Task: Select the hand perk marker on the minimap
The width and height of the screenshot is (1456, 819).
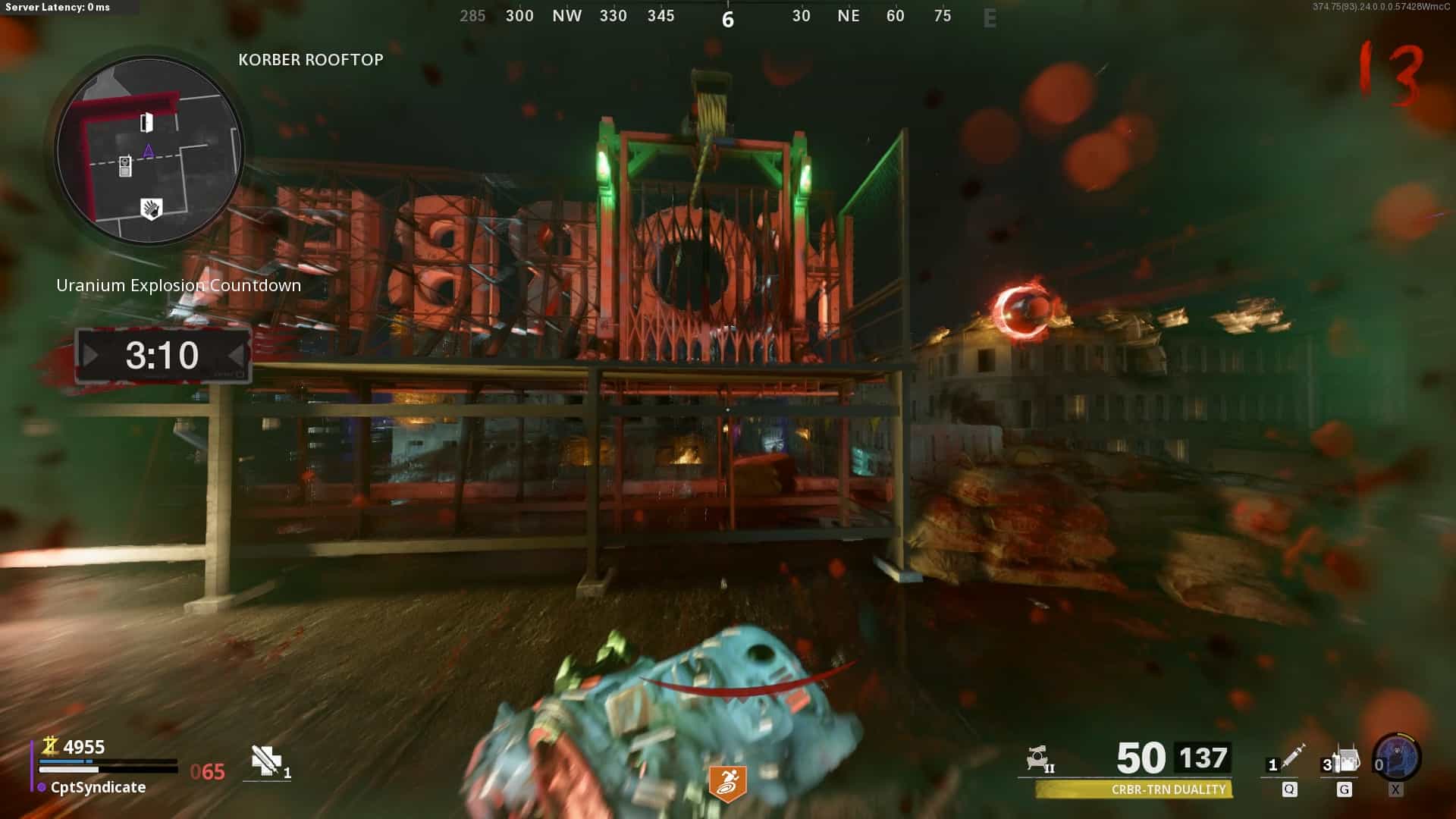Action: [x=152, y=209]
